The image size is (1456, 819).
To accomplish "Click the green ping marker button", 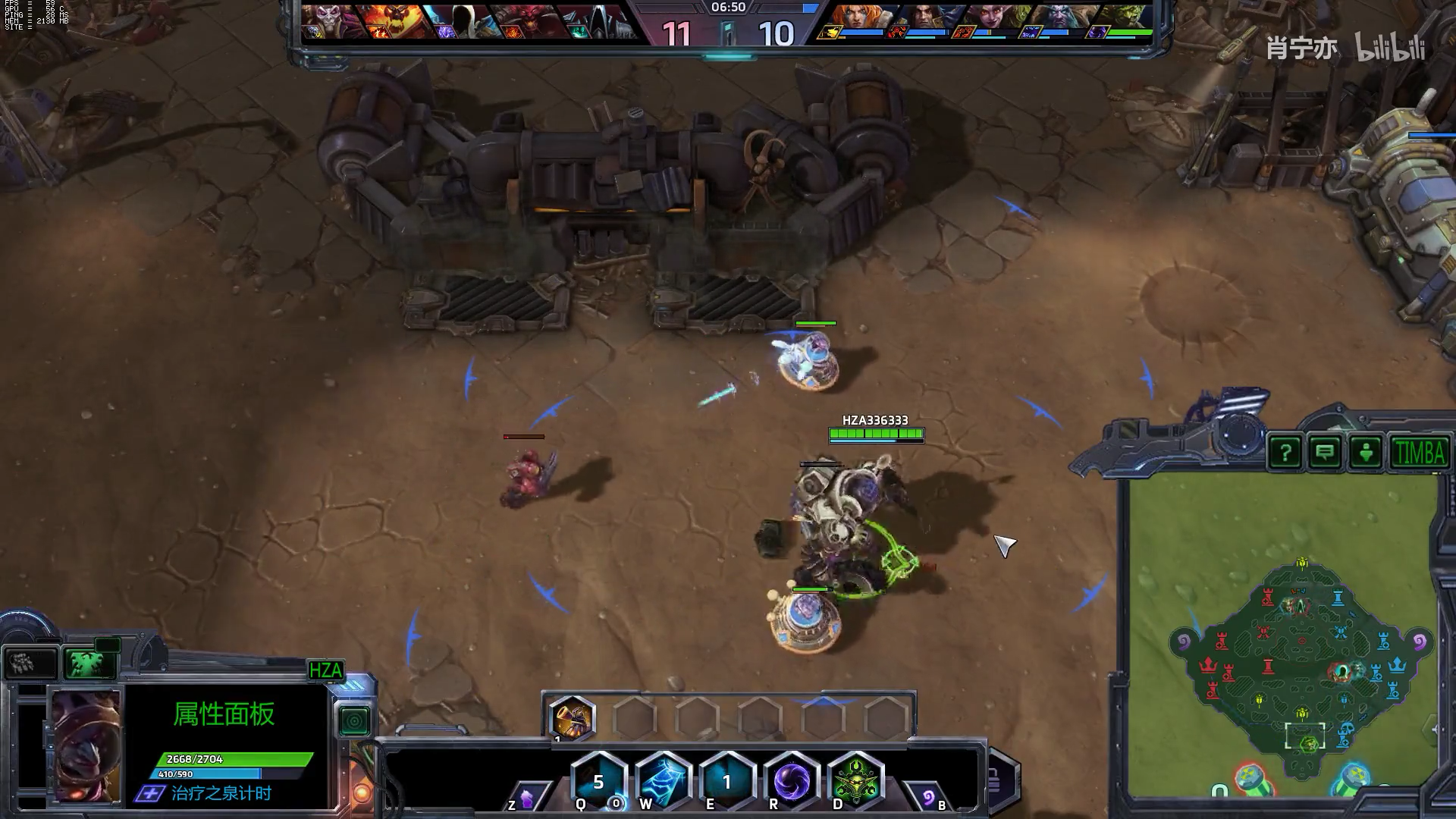I will (x=1365, y=453).
